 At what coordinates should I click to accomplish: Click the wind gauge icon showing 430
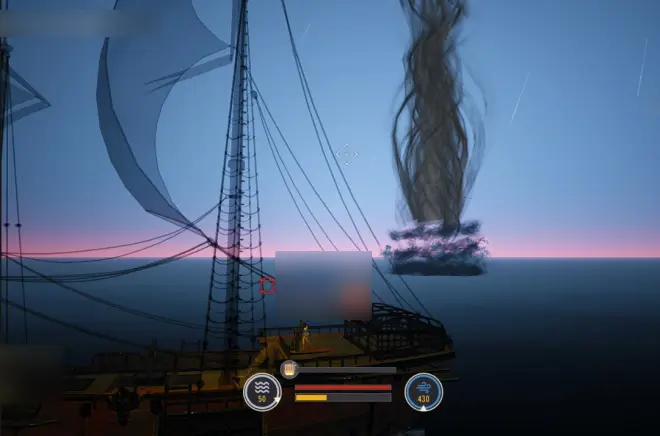coord(423,391)
